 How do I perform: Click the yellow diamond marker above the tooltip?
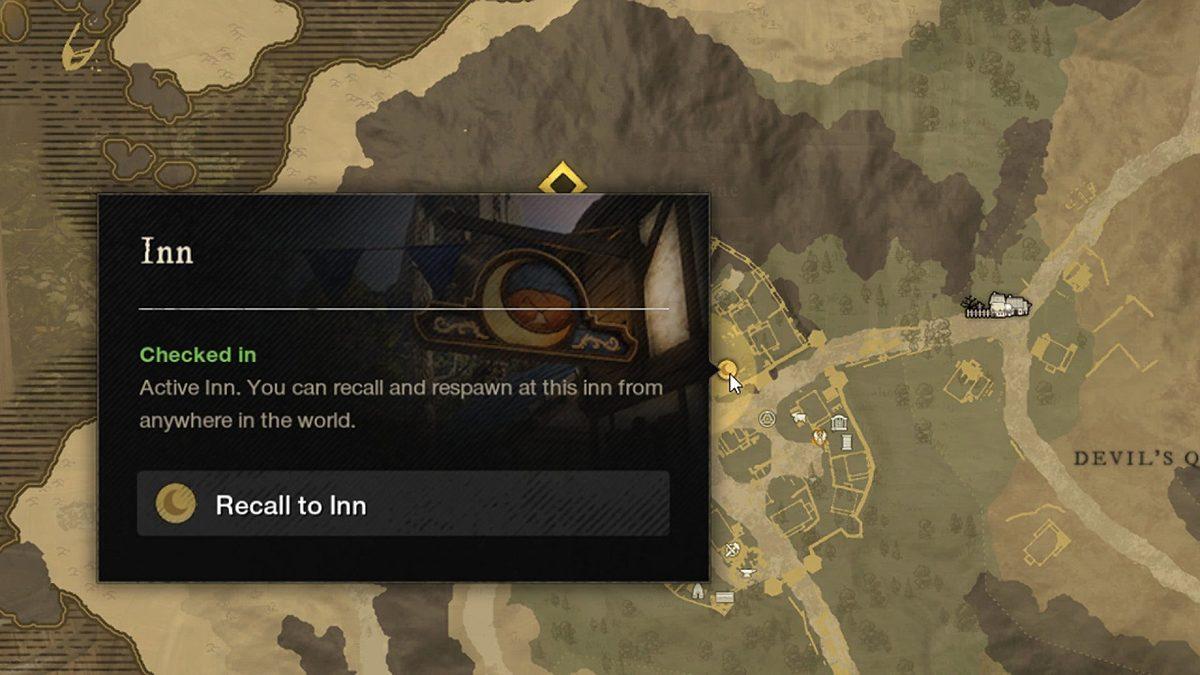click(563, 182)
